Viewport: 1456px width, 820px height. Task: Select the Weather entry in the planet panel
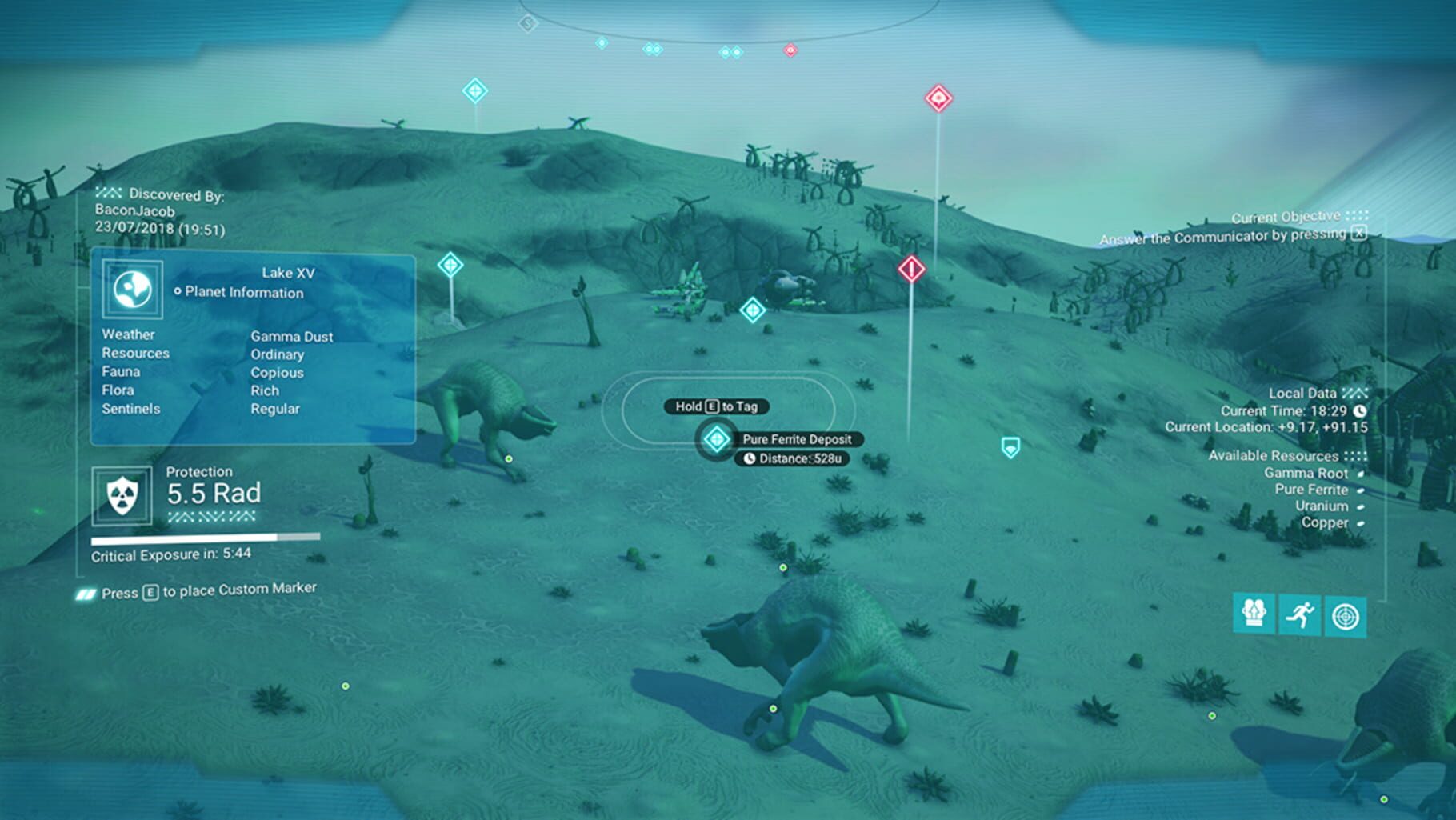point(128,334)
